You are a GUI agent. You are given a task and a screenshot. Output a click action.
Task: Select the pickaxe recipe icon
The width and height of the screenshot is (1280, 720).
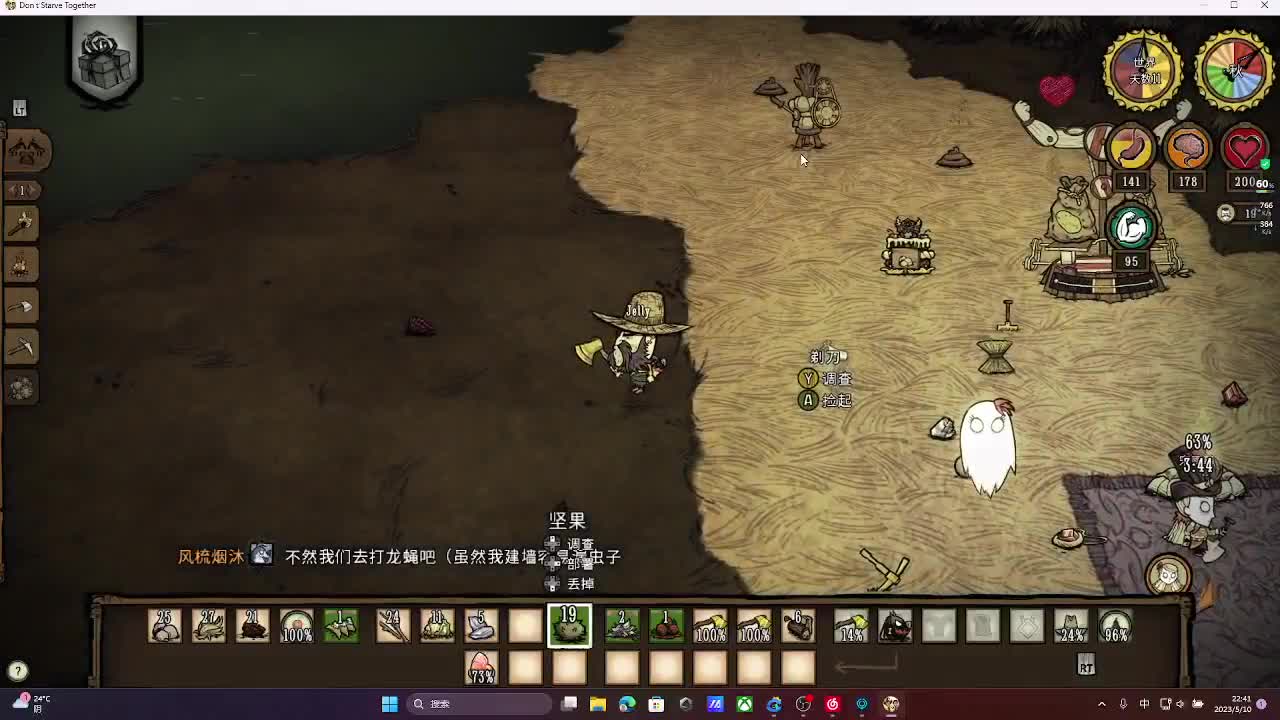[x=22, y=348]
